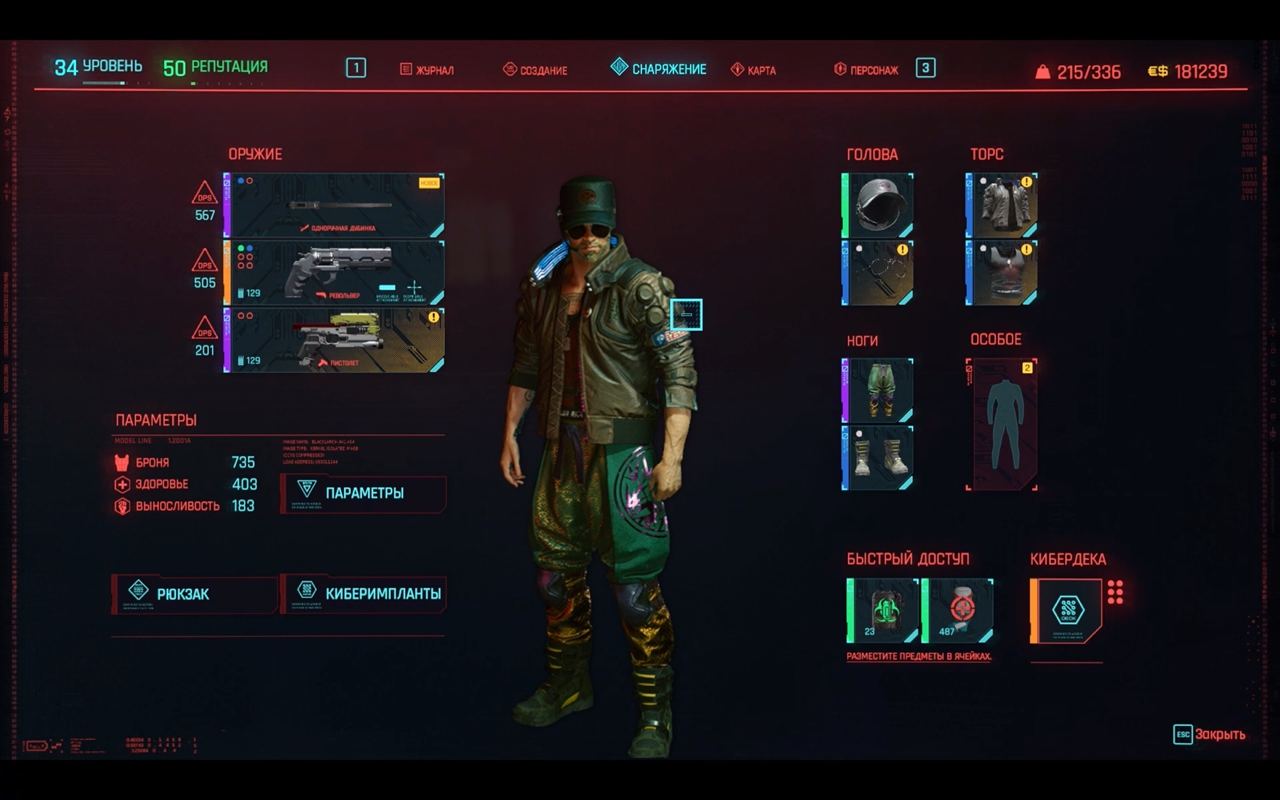The width and height of the screenshot is (1280, 800).
Task: Switch to the Персонаж tab
Action: 866,70
